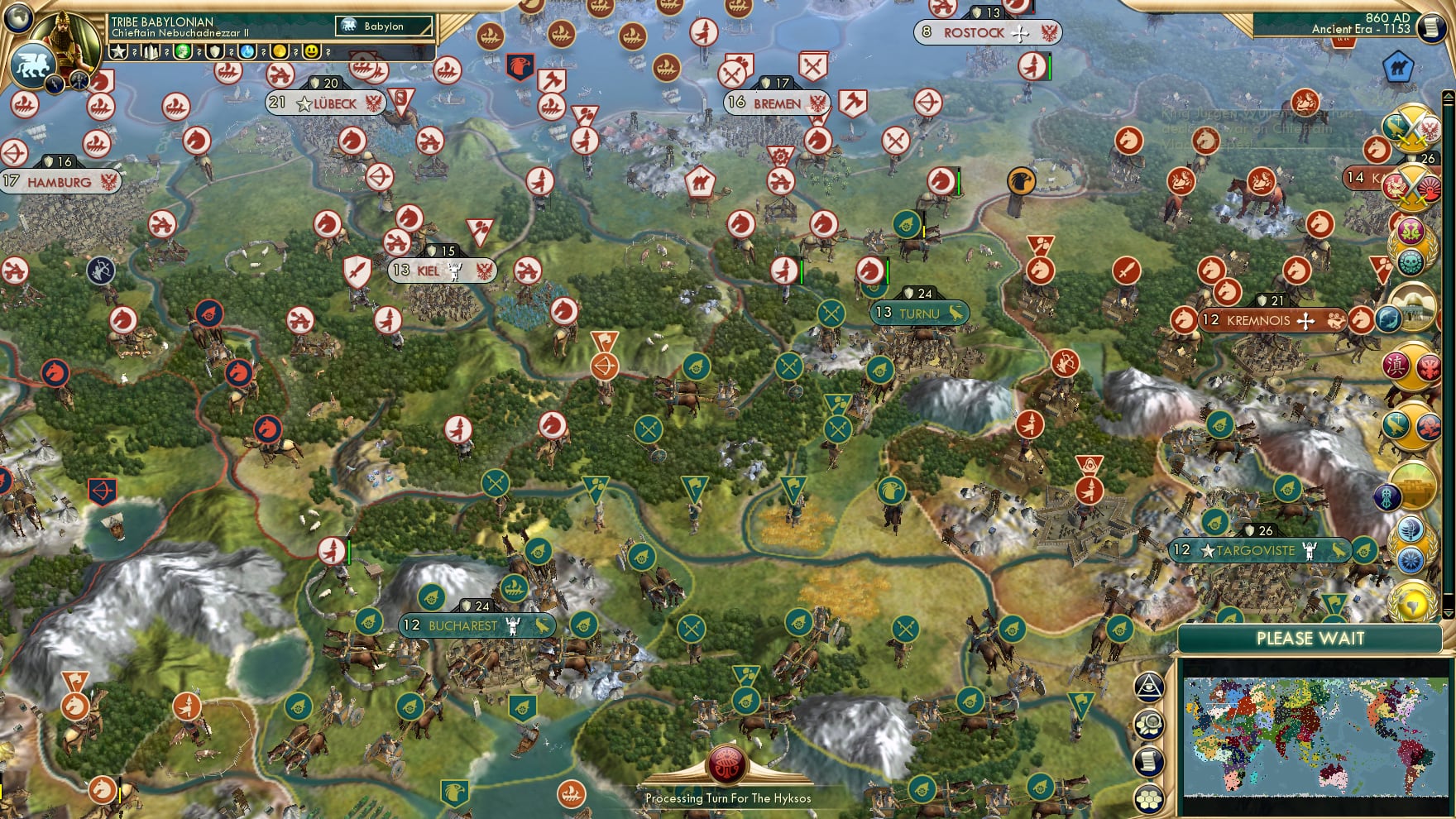Toggle resource icons with the magnifier button
The width and height of the screenshot is (1456, 819).
click(1150, 722)
